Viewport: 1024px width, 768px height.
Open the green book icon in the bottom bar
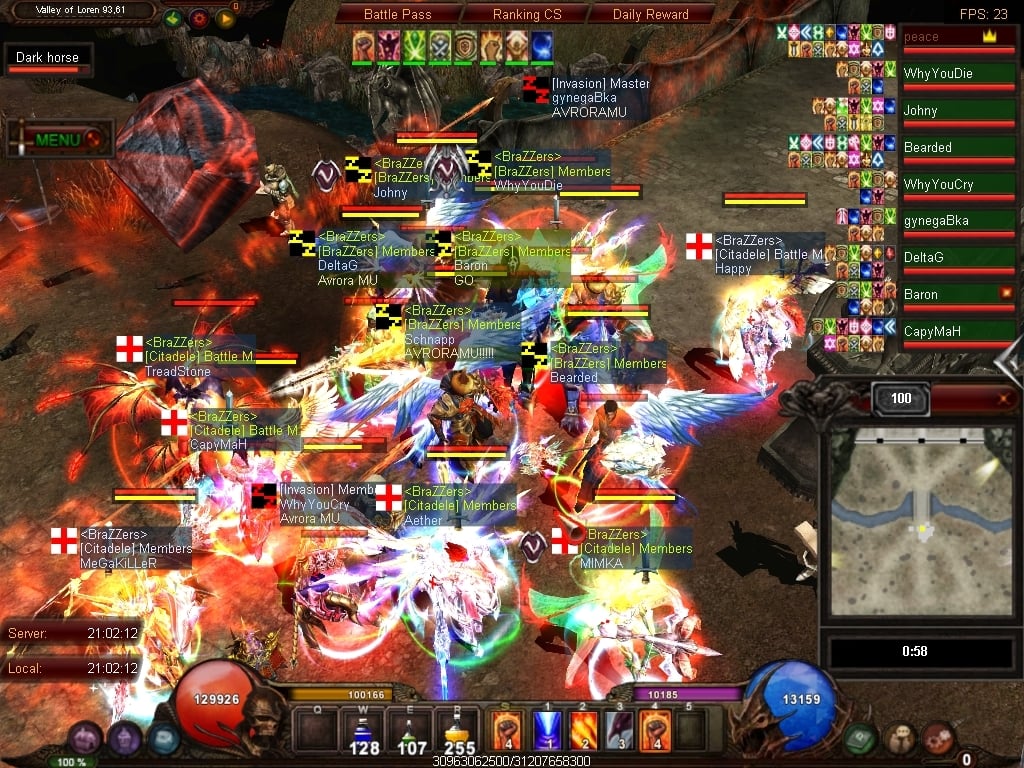(859, 739)
